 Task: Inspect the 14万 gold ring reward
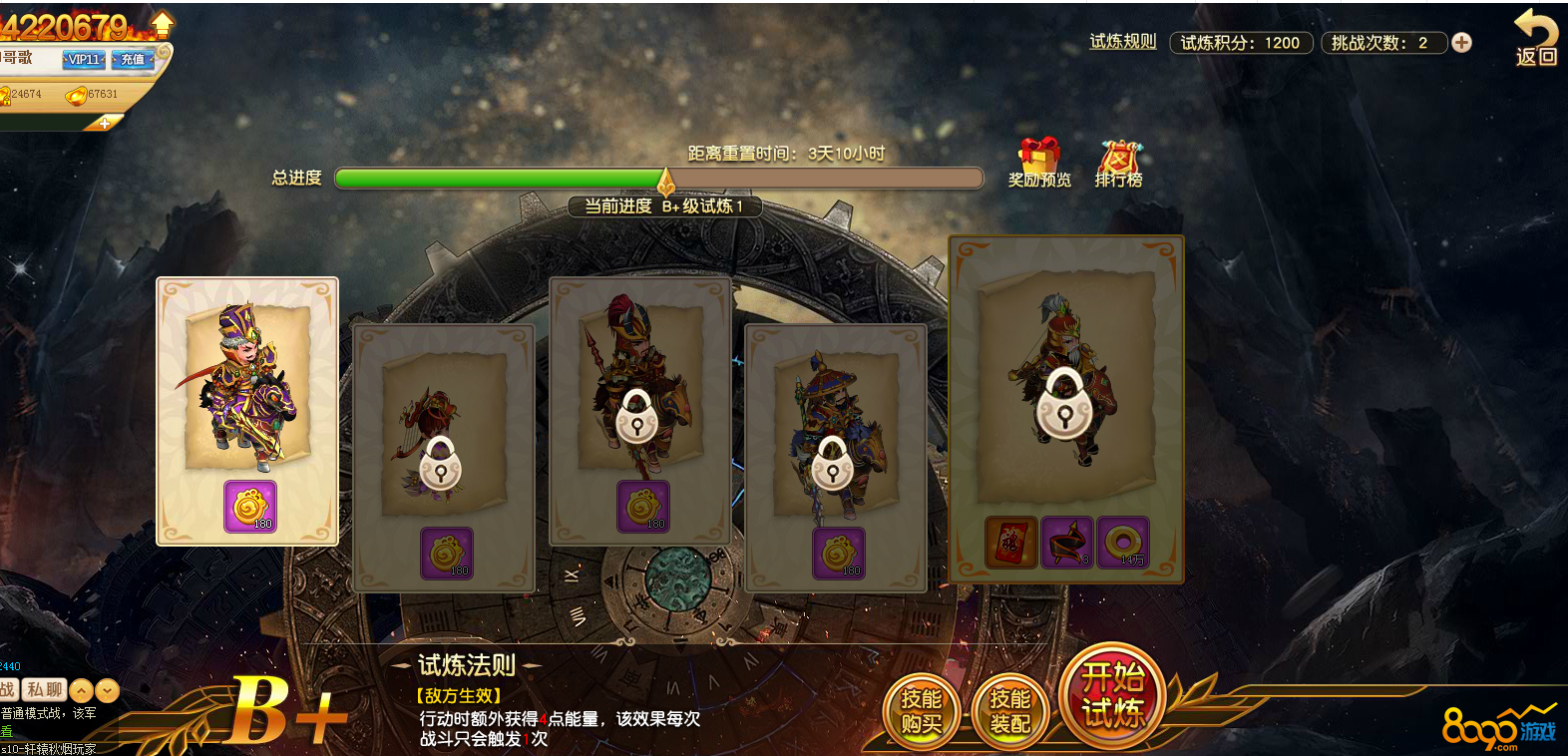[x=1123, y=543]
